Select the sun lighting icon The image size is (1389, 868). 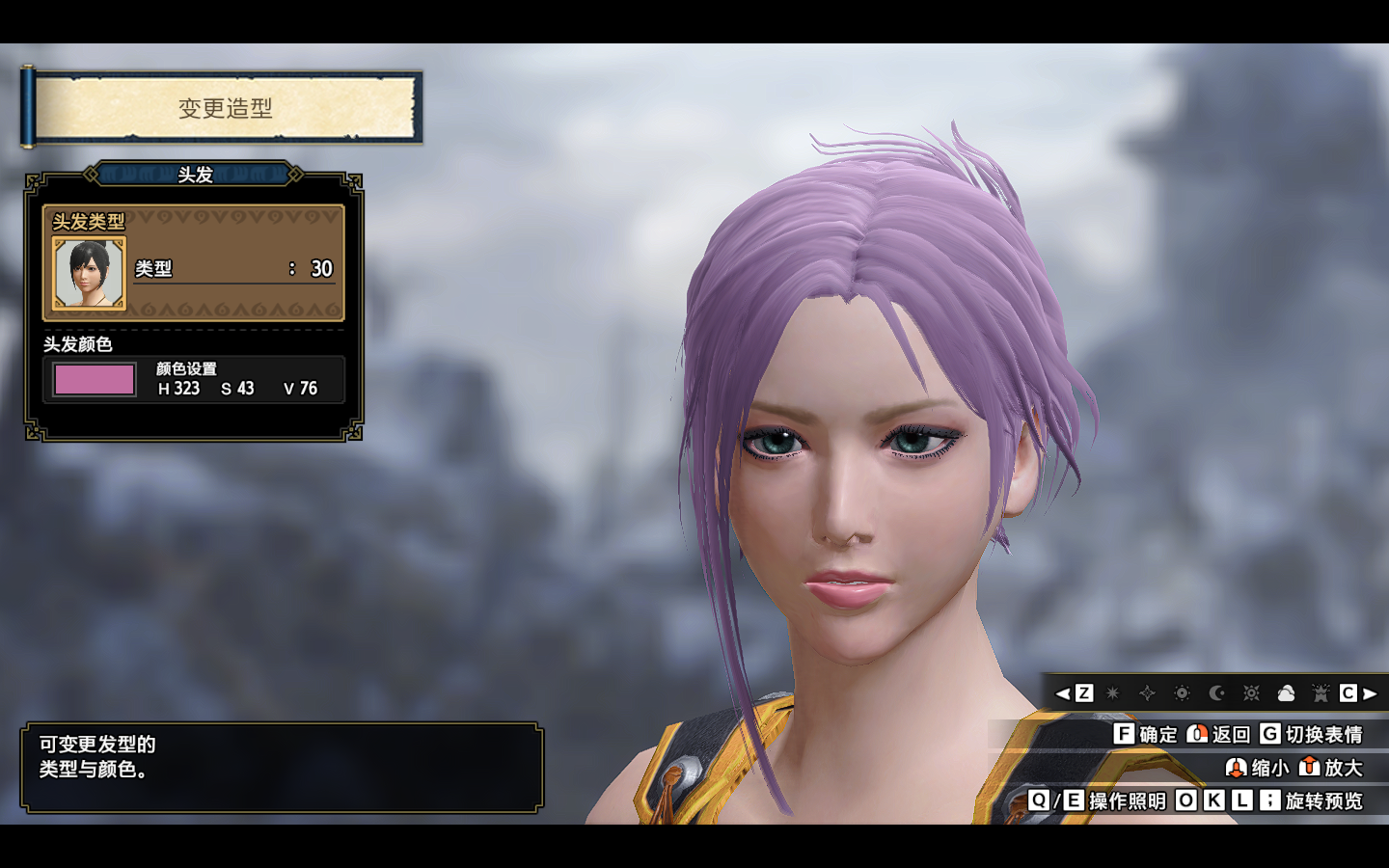1181,692
